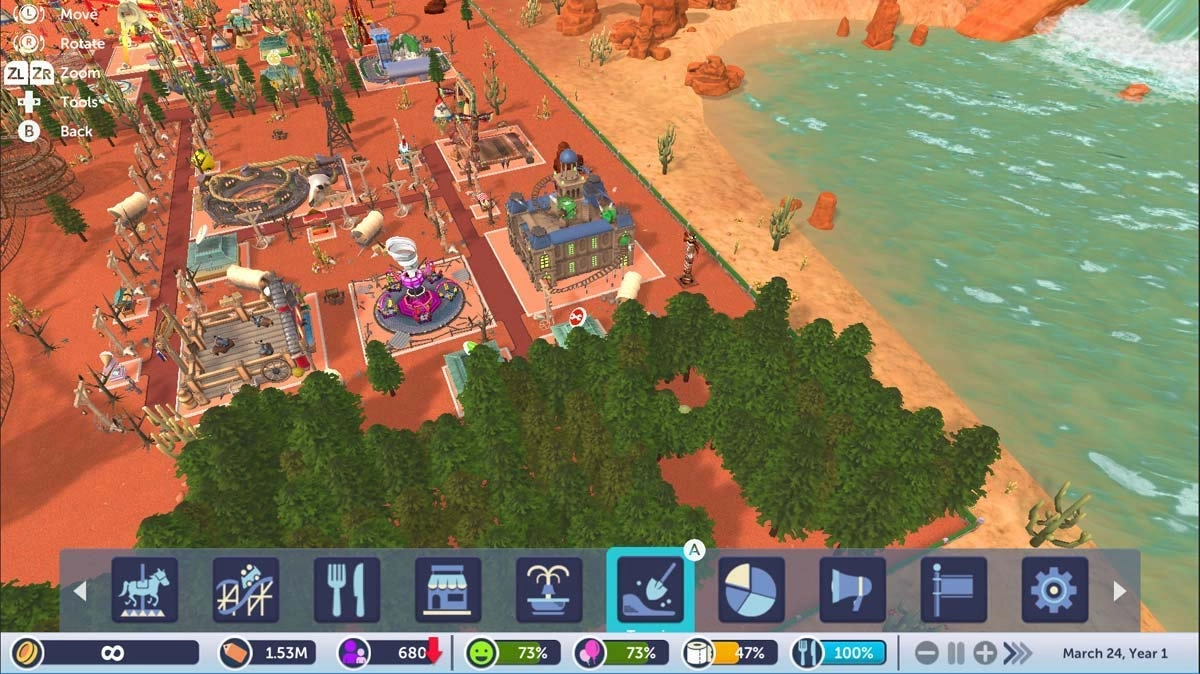Pause the game simulation
The width and height of the screenshot is (1200, 674).
click(956, 654)
